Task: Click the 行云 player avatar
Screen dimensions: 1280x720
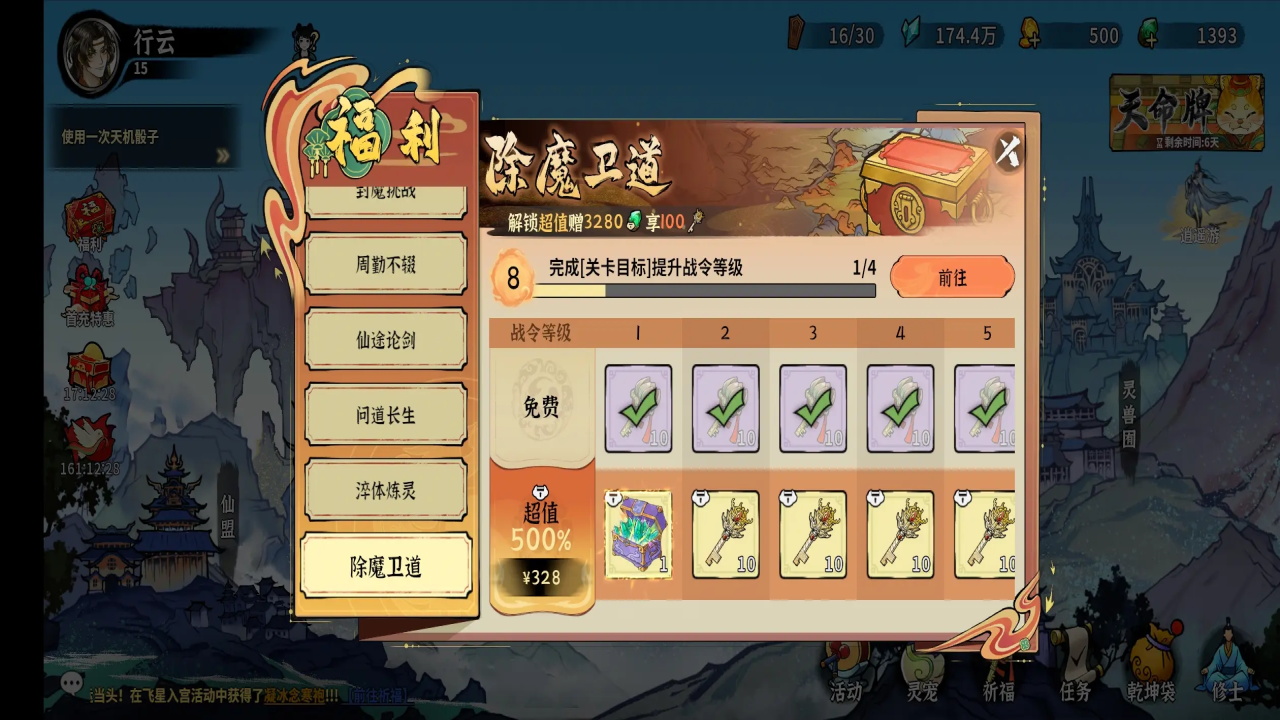Action: click(93, 50)
